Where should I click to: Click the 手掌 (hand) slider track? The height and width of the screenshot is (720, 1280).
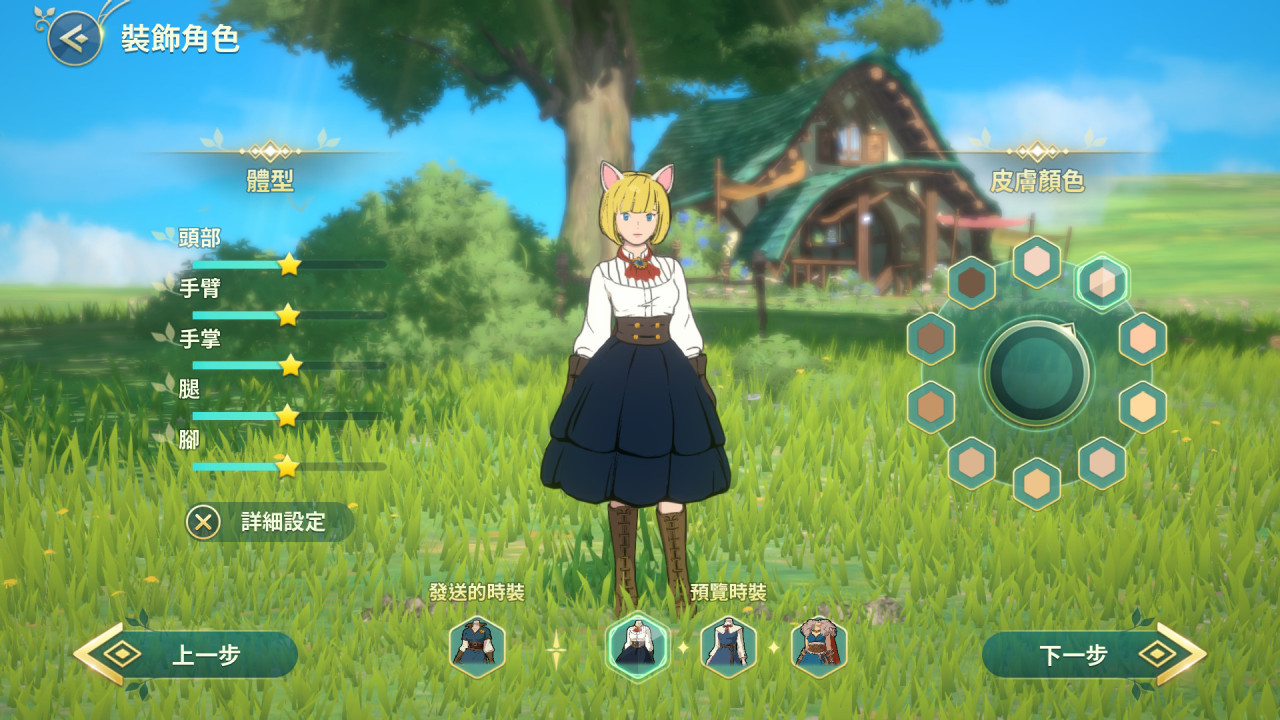tap(288, 365)
